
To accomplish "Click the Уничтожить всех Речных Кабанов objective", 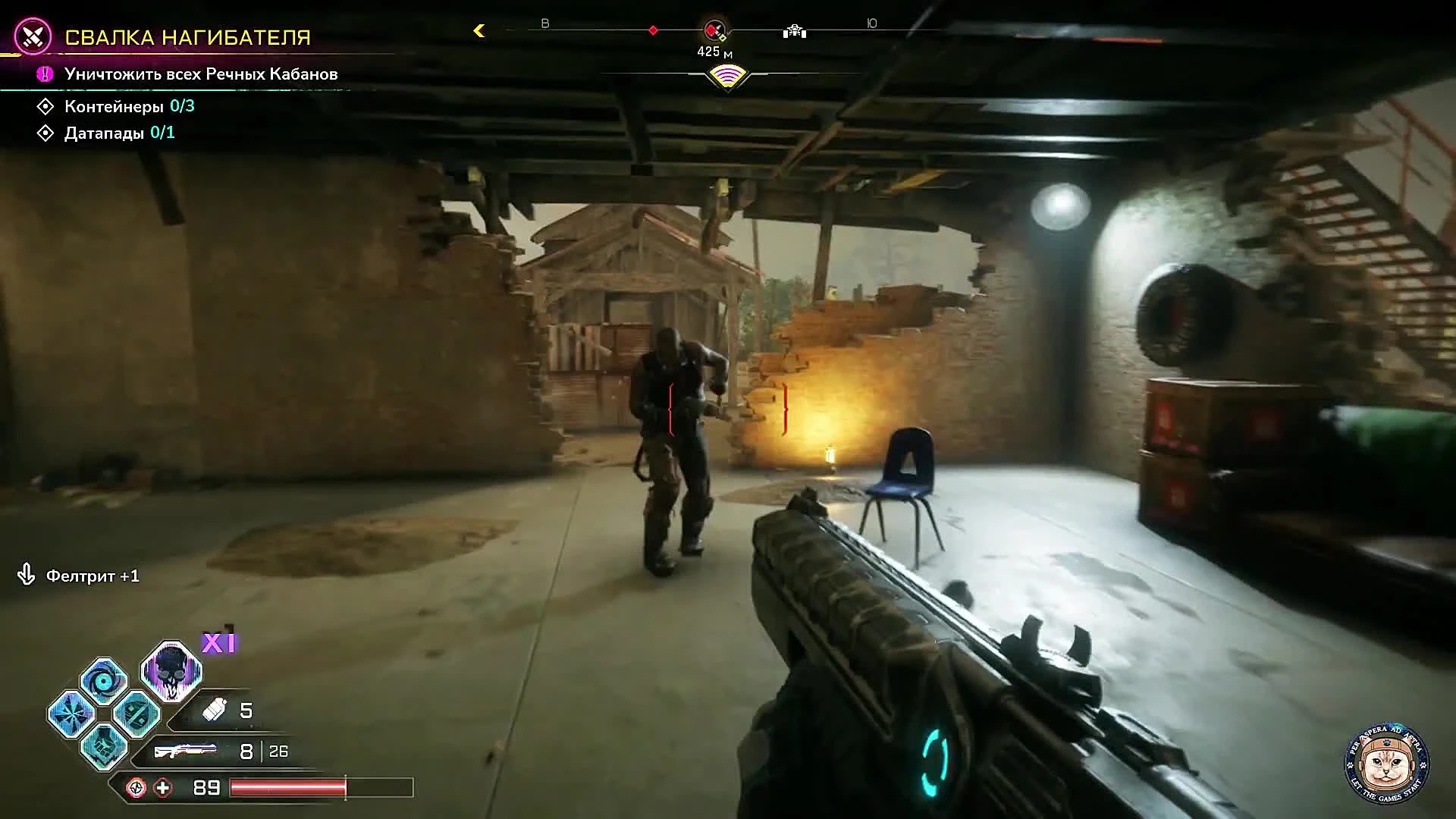I will point(202,74).
